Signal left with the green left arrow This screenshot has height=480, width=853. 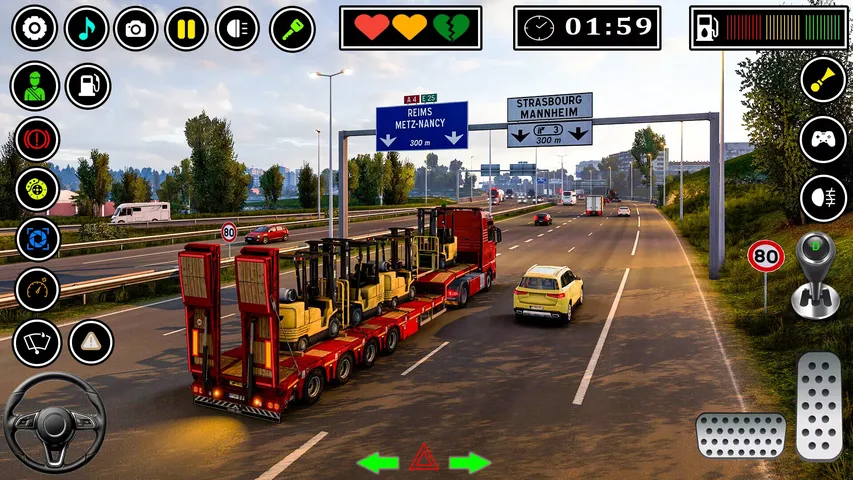pyautogui.click(x=378, y=462)
